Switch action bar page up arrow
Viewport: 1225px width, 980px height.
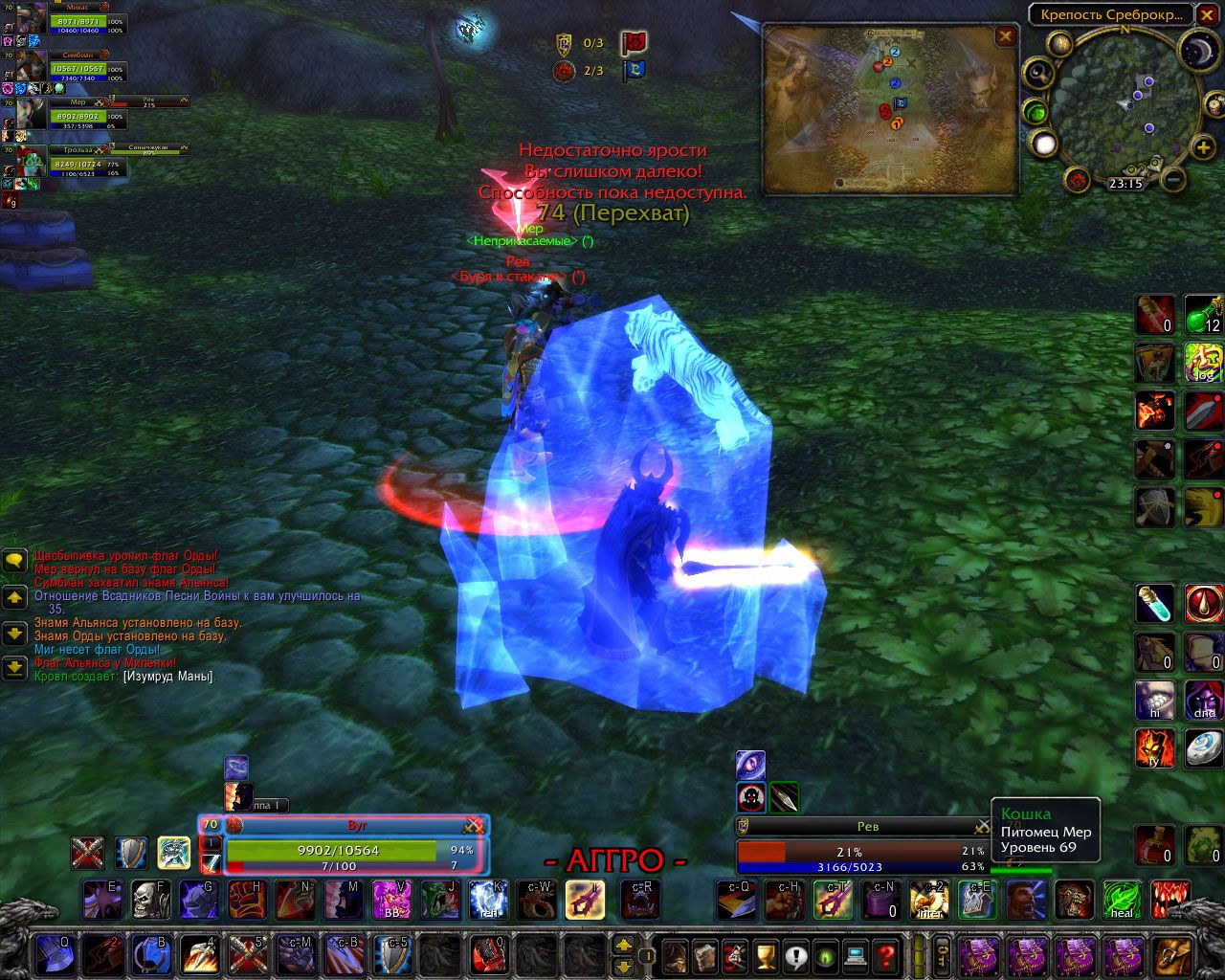click(x=622, y=945)
